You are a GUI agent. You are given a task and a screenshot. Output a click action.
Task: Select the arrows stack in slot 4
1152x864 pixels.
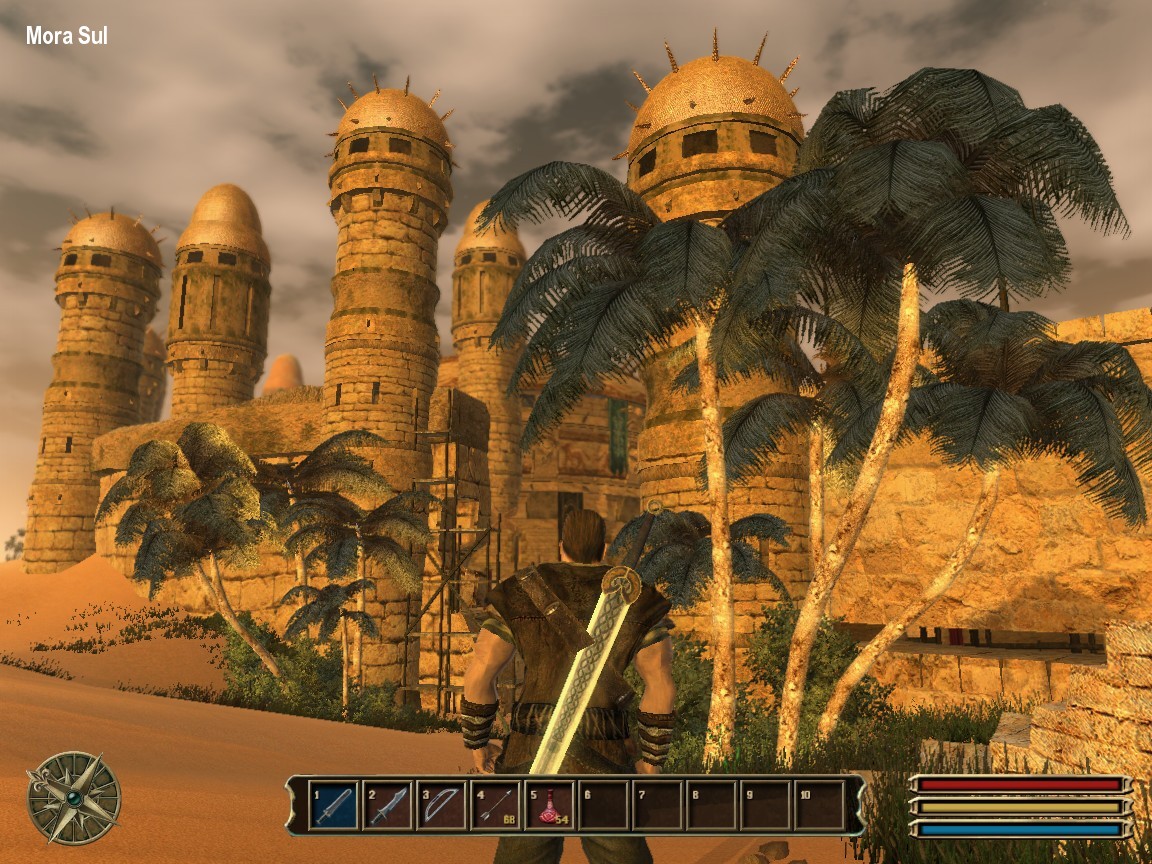pos(495,805)
